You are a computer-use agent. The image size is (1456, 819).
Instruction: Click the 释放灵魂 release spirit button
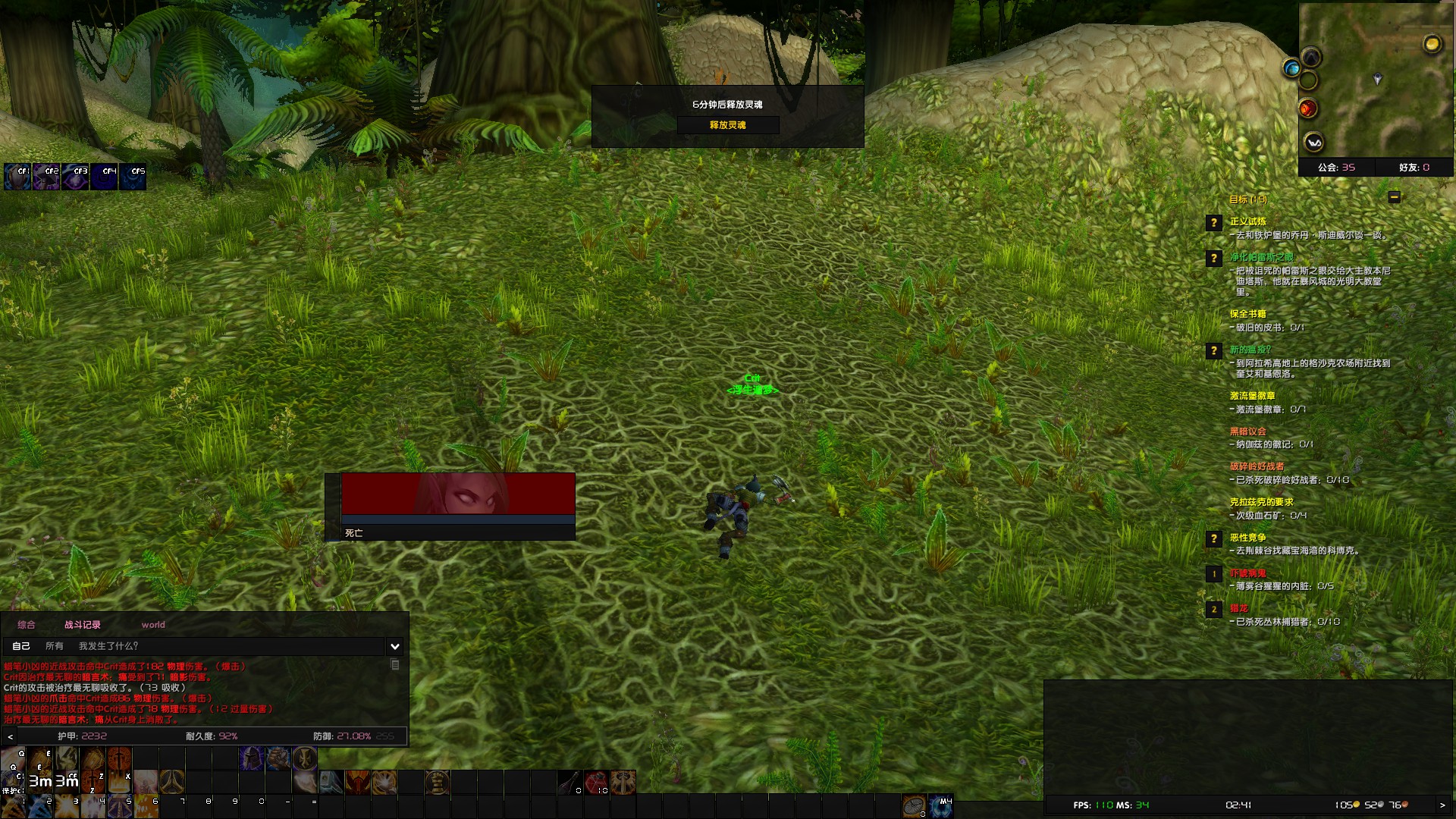tap(727, 125)
